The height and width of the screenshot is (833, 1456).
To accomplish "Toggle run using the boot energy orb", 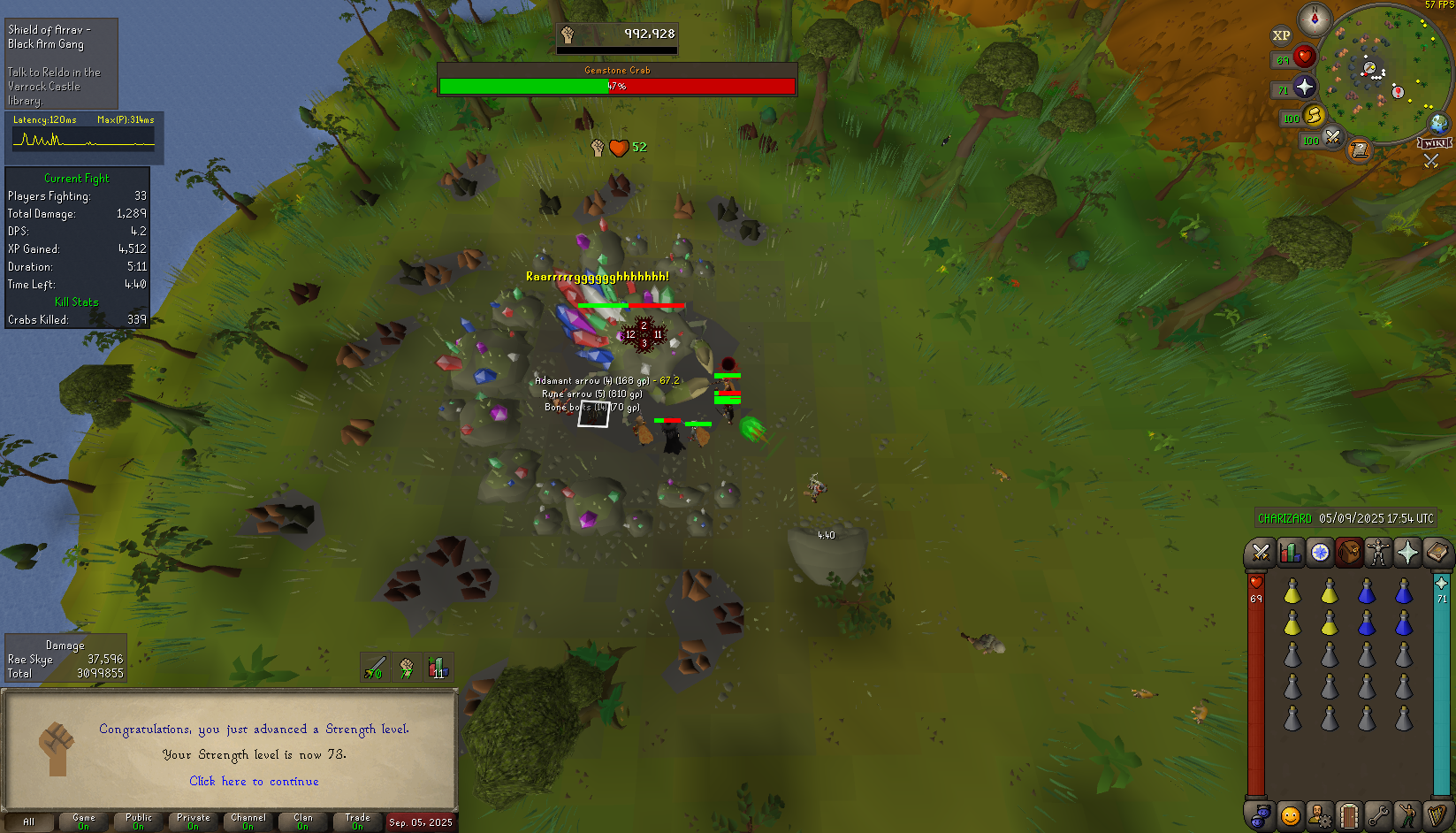I will pyautogui.click(x=1314, y=116).
